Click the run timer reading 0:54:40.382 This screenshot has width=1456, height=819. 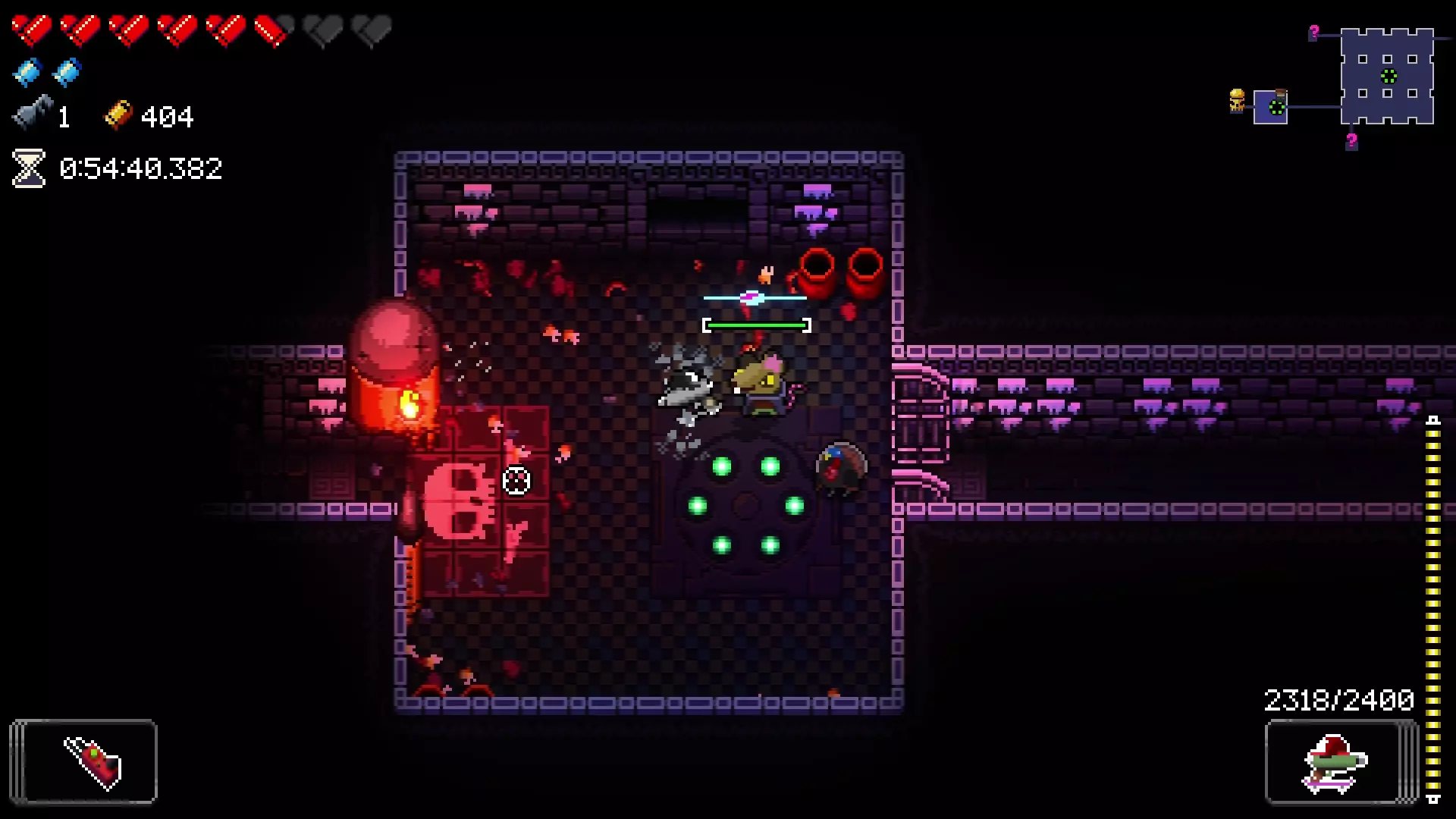coord(142,168)
